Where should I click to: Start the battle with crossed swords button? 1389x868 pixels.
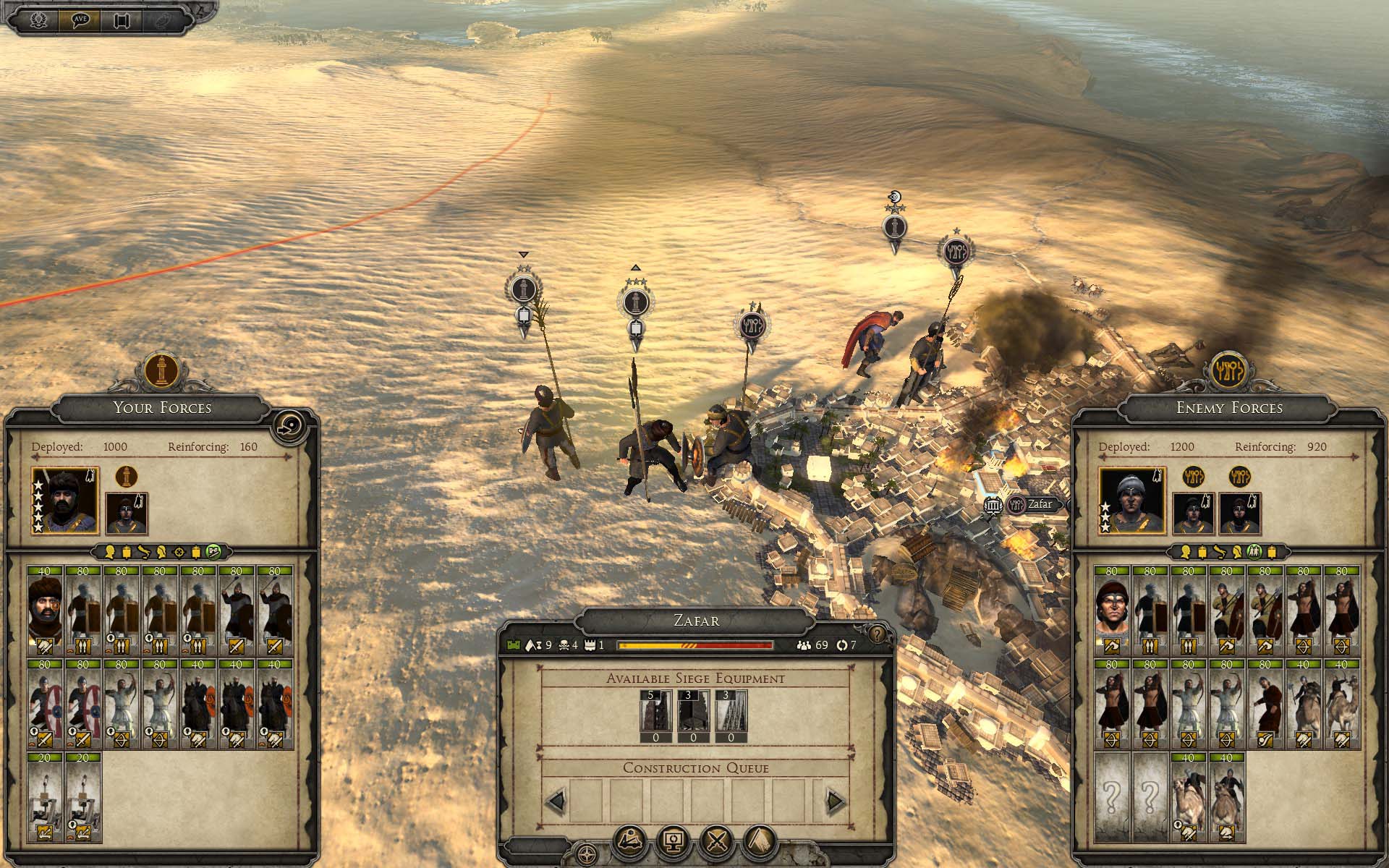[717, 841]
